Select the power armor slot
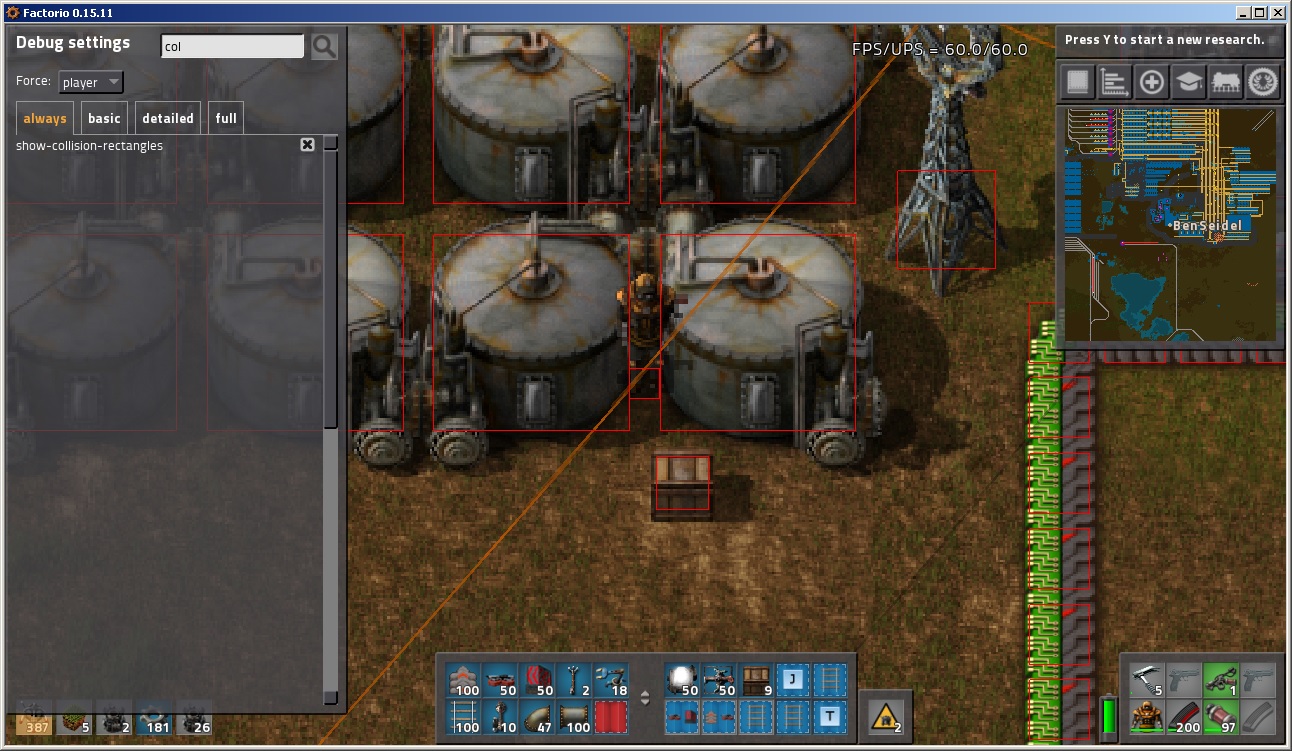 [1146, 716]
